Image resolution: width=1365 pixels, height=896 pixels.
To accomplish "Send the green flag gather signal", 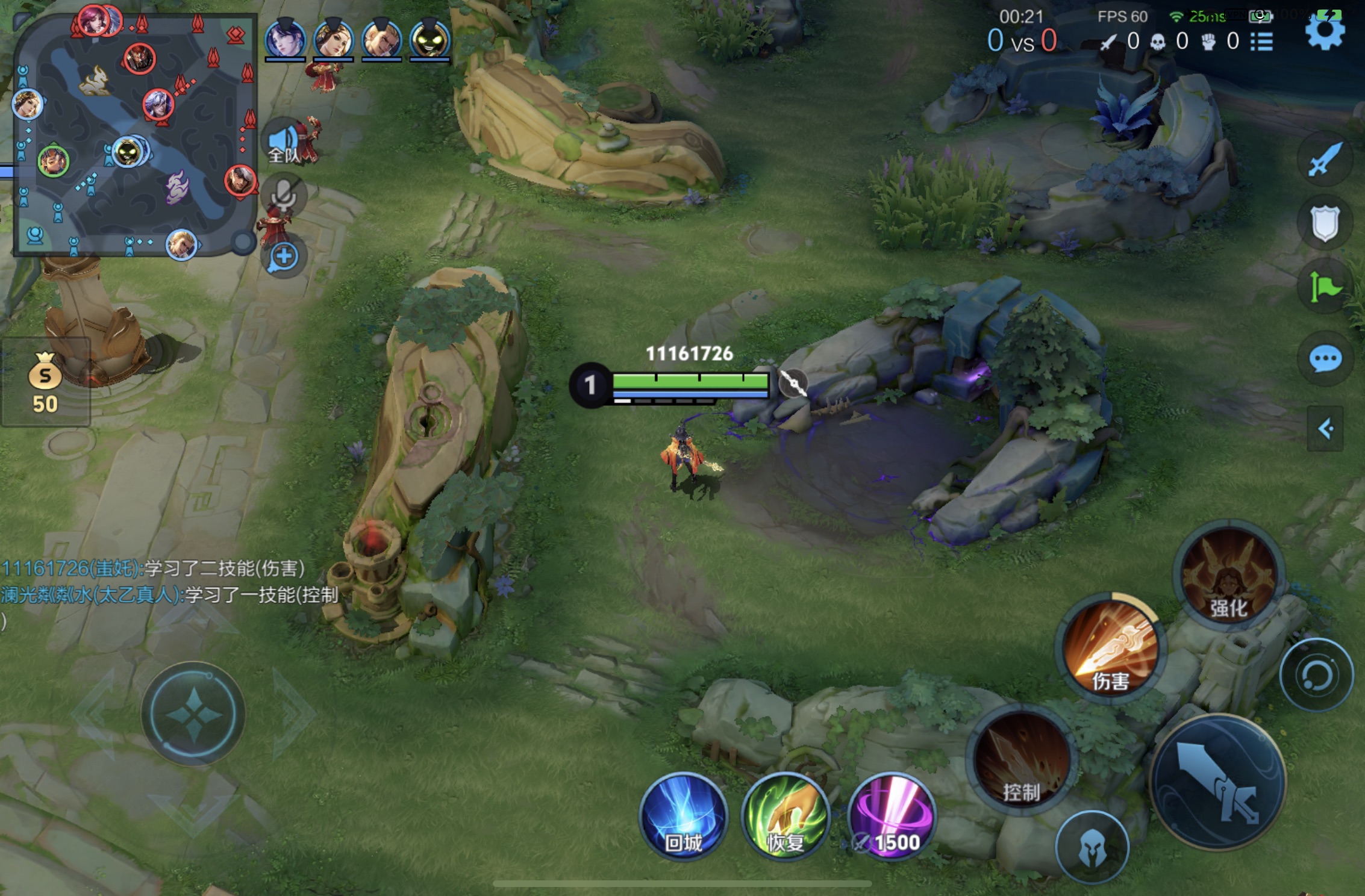I will (1325, 288).
